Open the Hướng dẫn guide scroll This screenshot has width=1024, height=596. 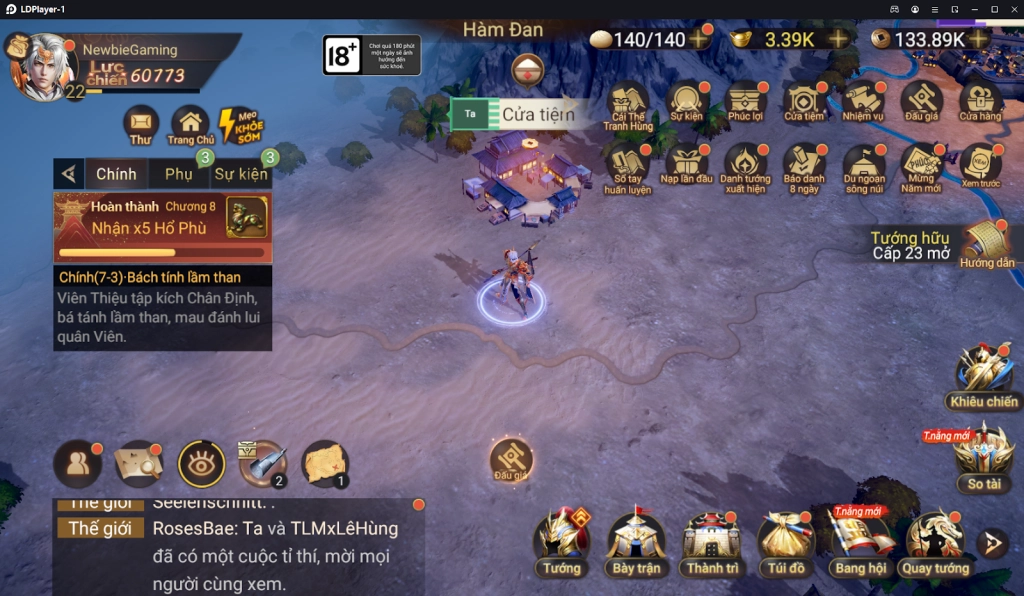pyautogui.click(x=986, y=244)
